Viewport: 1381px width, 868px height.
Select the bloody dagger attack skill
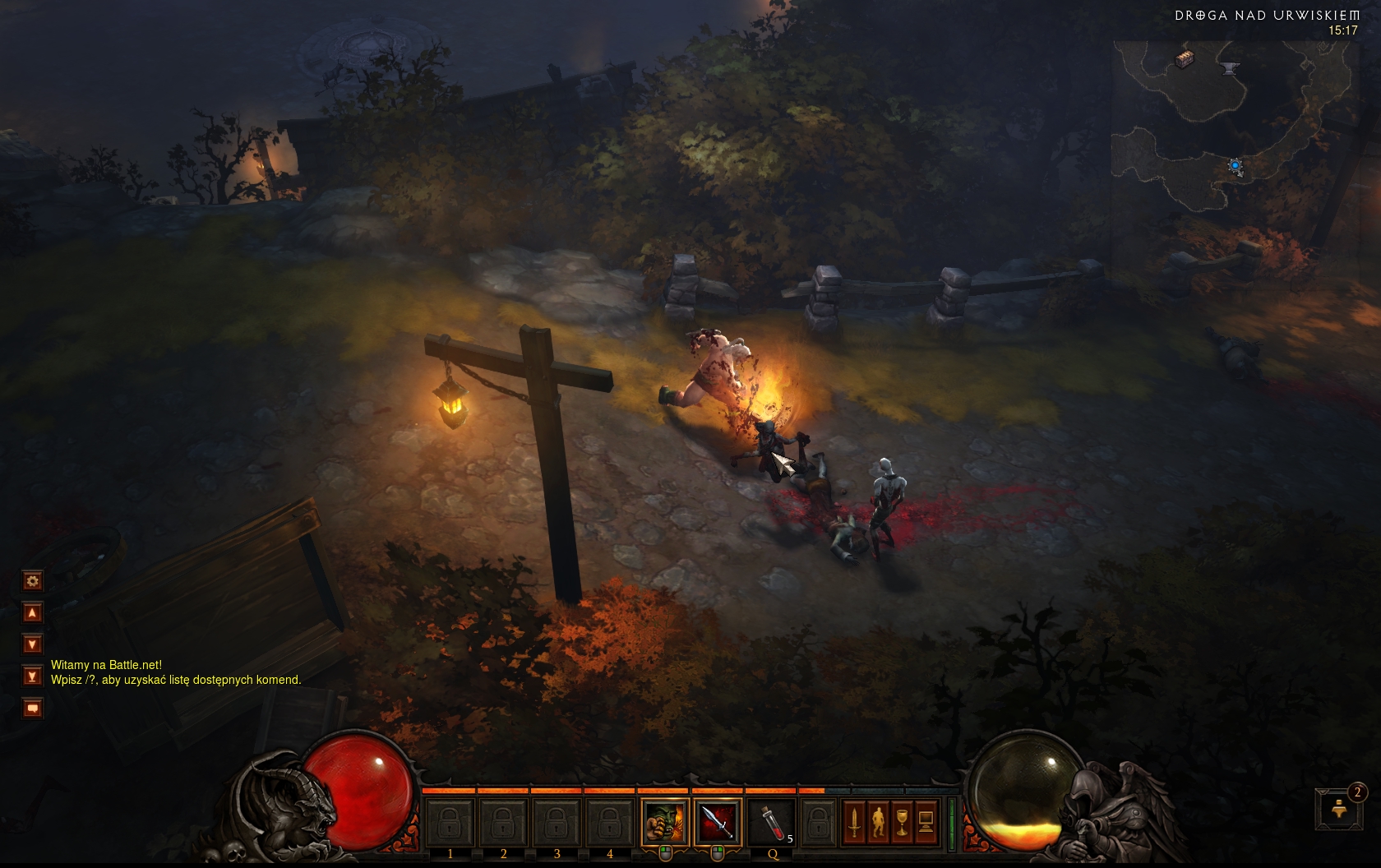718,821
